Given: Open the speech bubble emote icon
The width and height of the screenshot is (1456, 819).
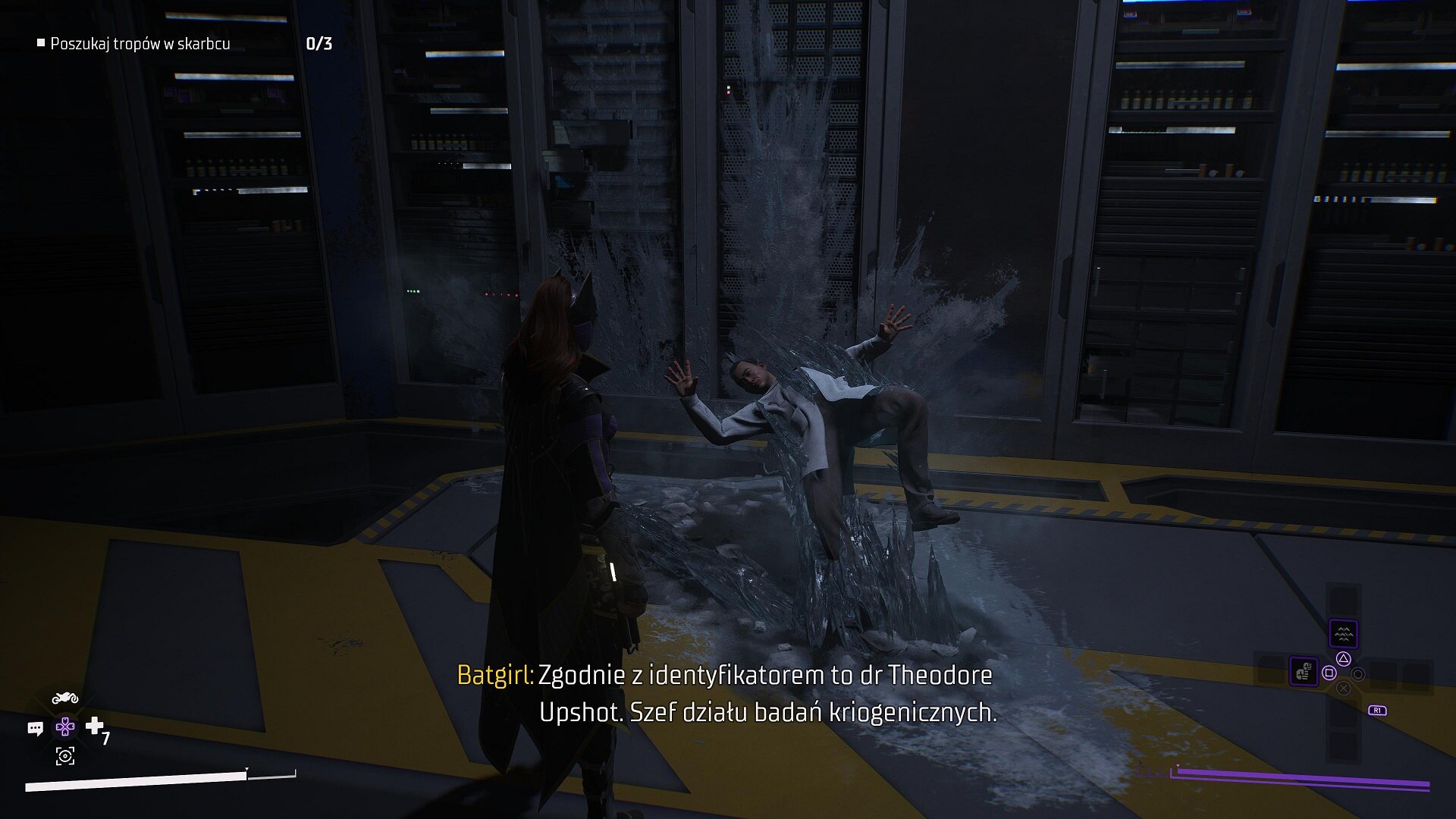Looking at the screenshot, I should 35,729.
